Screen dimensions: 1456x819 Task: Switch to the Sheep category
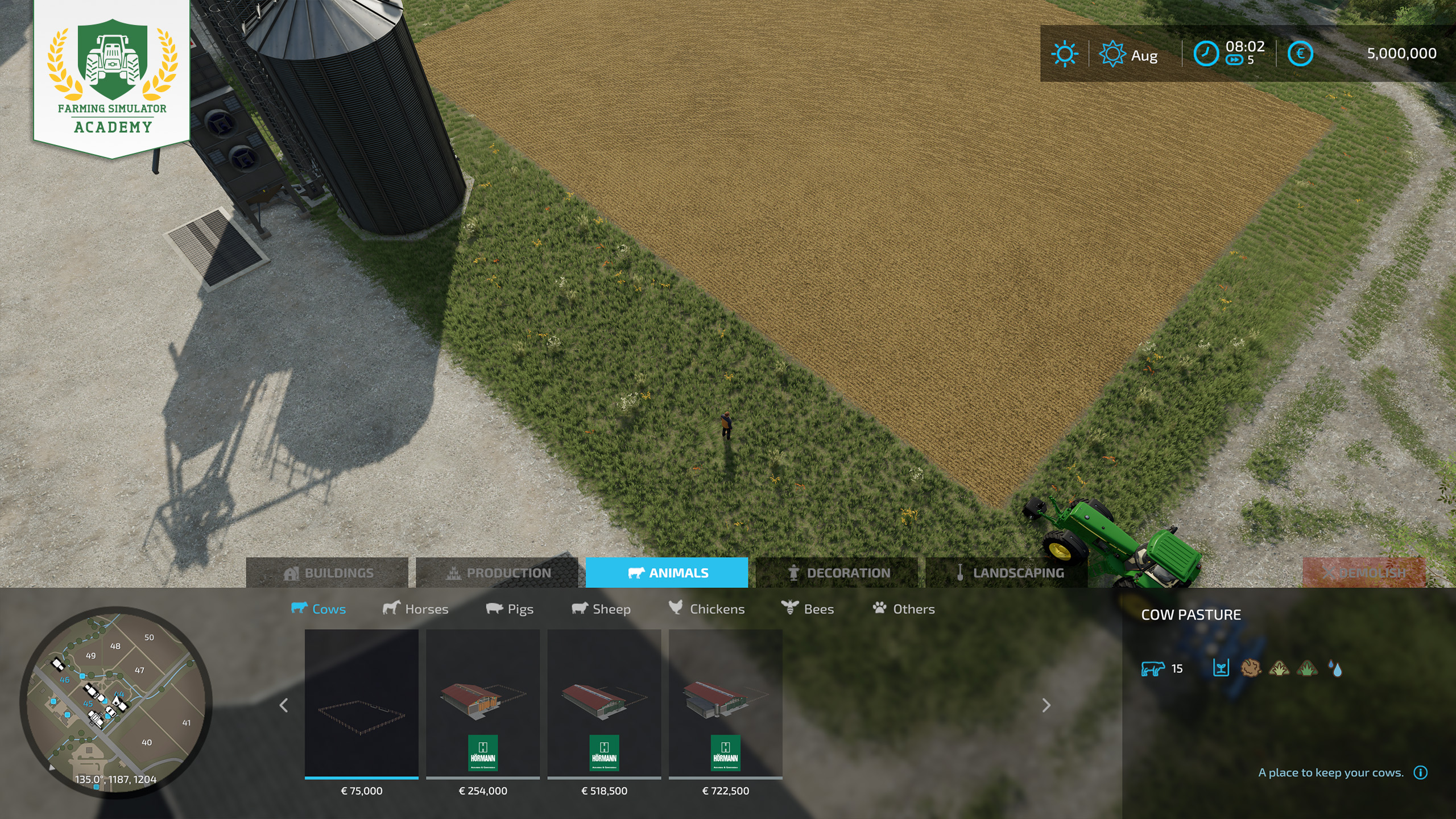click(x=601, y=609)
